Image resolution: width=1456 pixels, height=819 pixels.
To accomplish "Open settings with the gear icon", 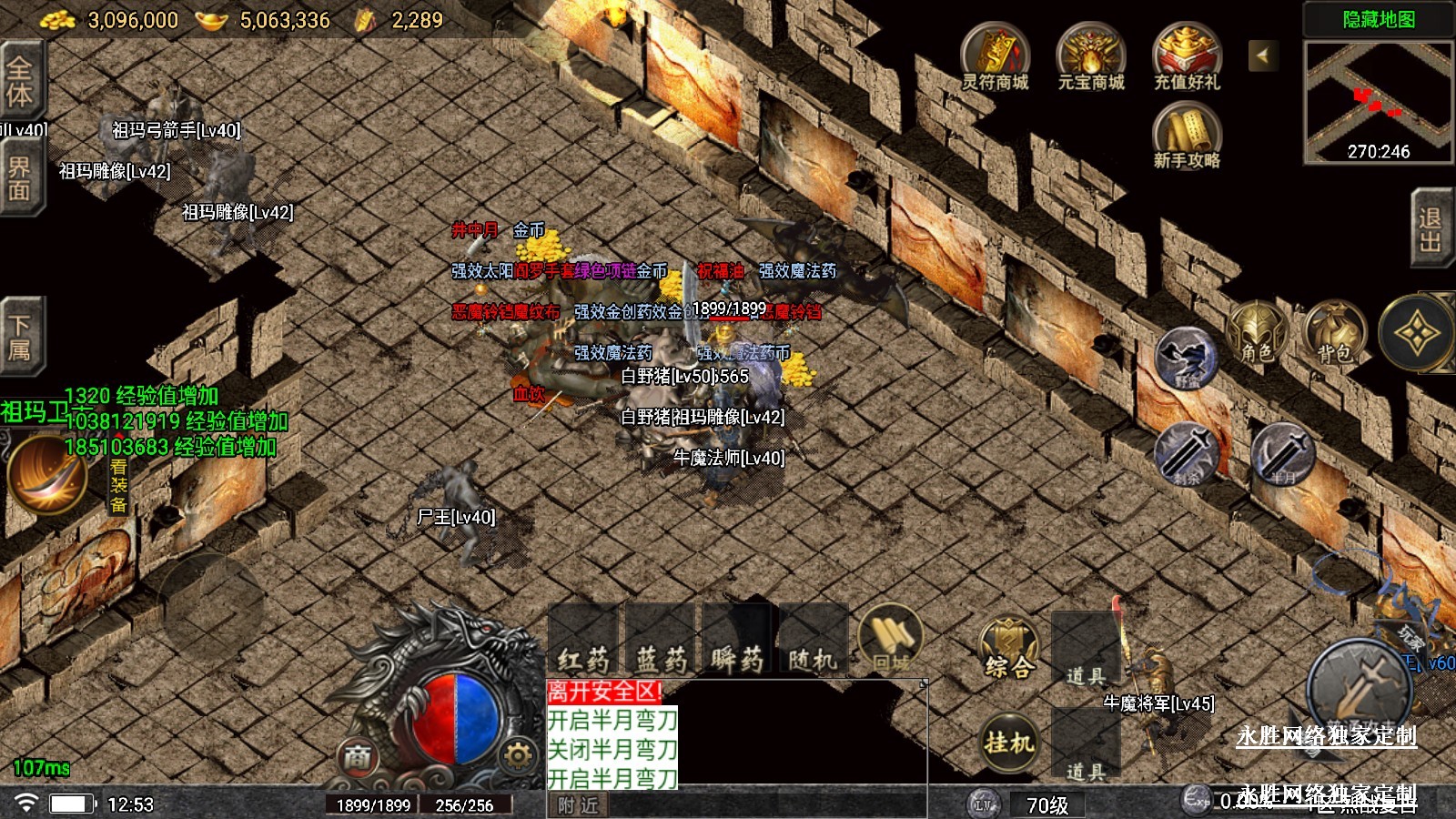I will [517, 755].
